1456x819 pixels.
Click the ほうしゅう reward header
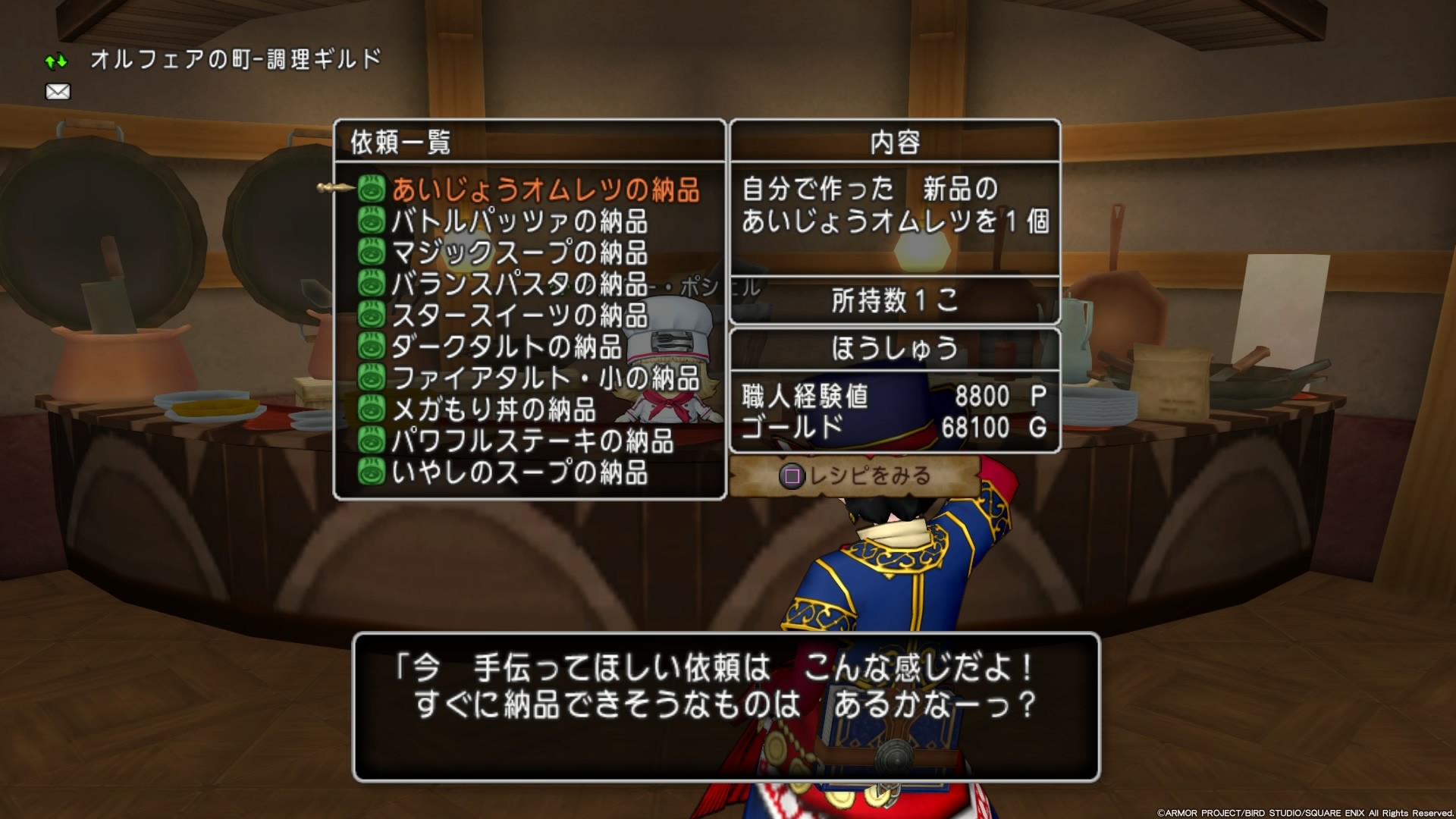tap(895, 349)
